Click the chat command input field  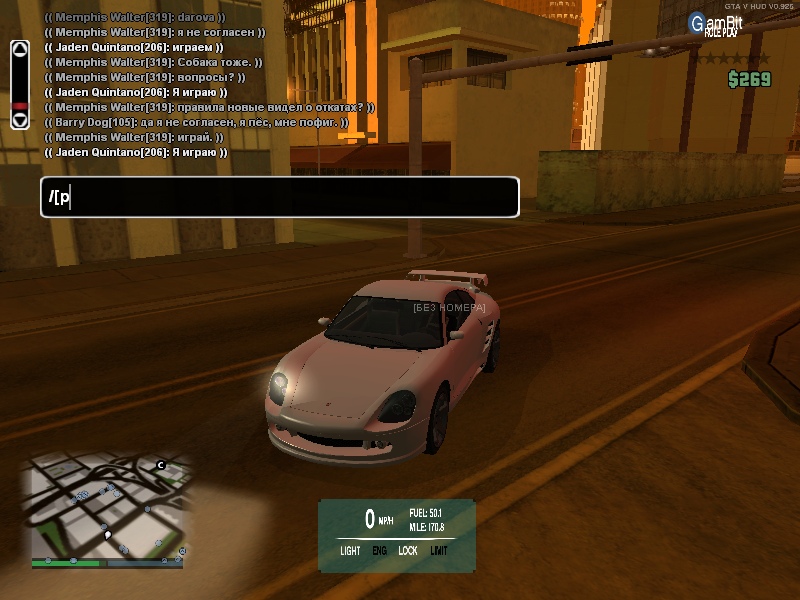point(280,197)
